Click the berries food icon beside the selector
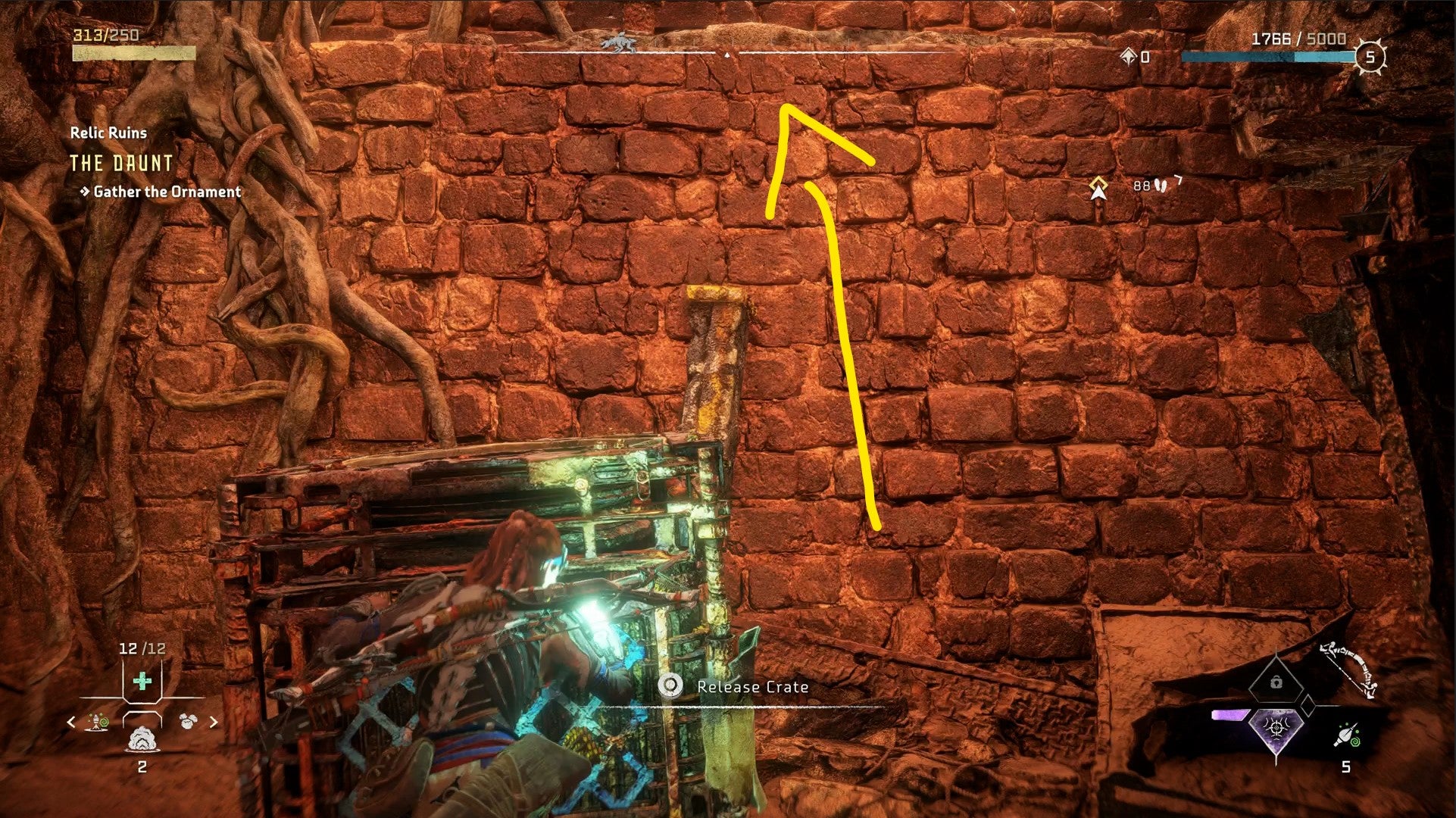Screen dimensions: 1456x818 tap(189, 721)
